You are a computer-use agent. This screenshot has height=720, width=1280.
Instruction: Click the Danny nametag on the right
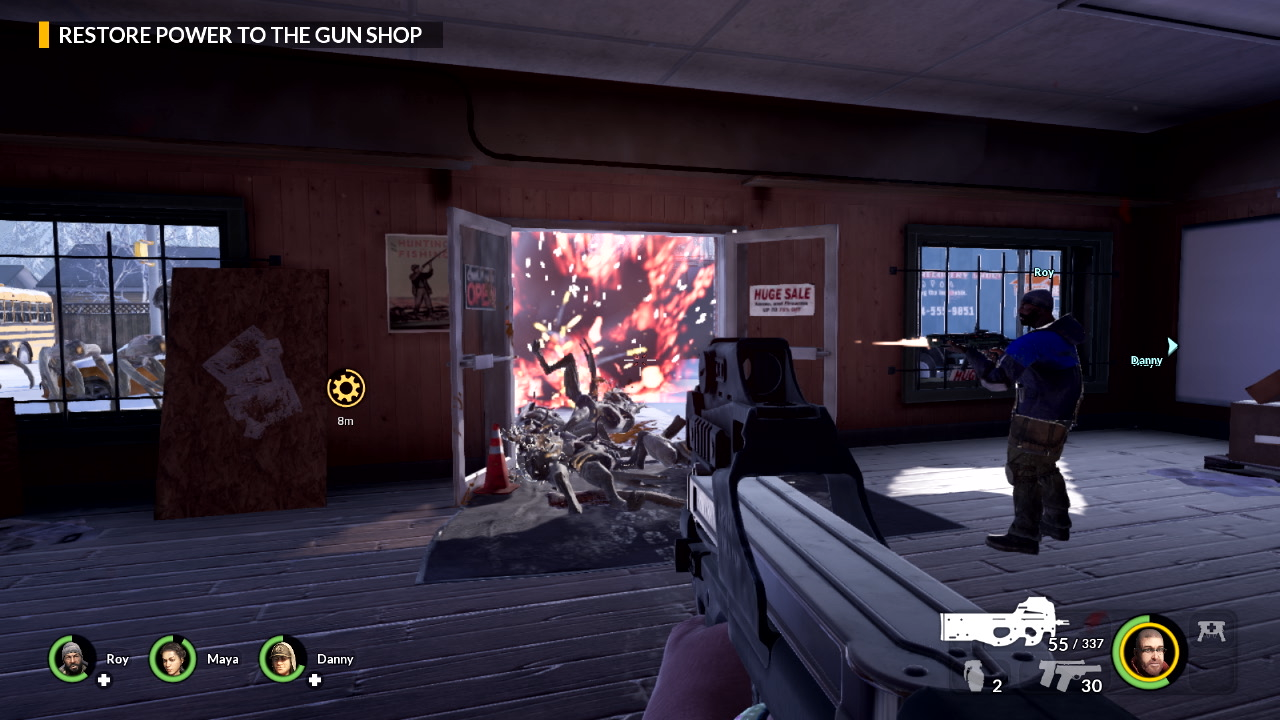coord(1146,360)
